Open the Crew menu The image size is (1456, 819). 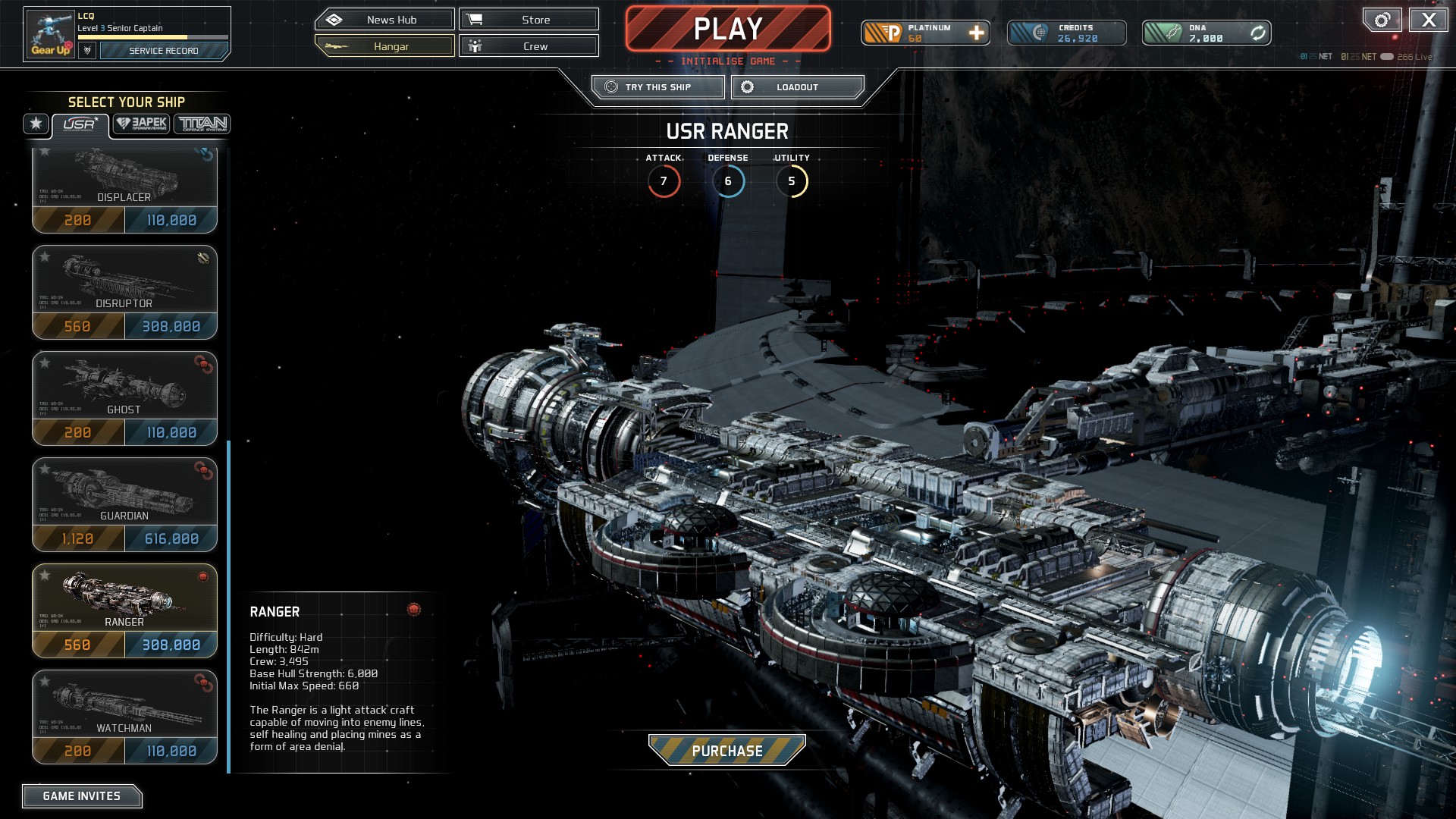[x=529, y=46]
